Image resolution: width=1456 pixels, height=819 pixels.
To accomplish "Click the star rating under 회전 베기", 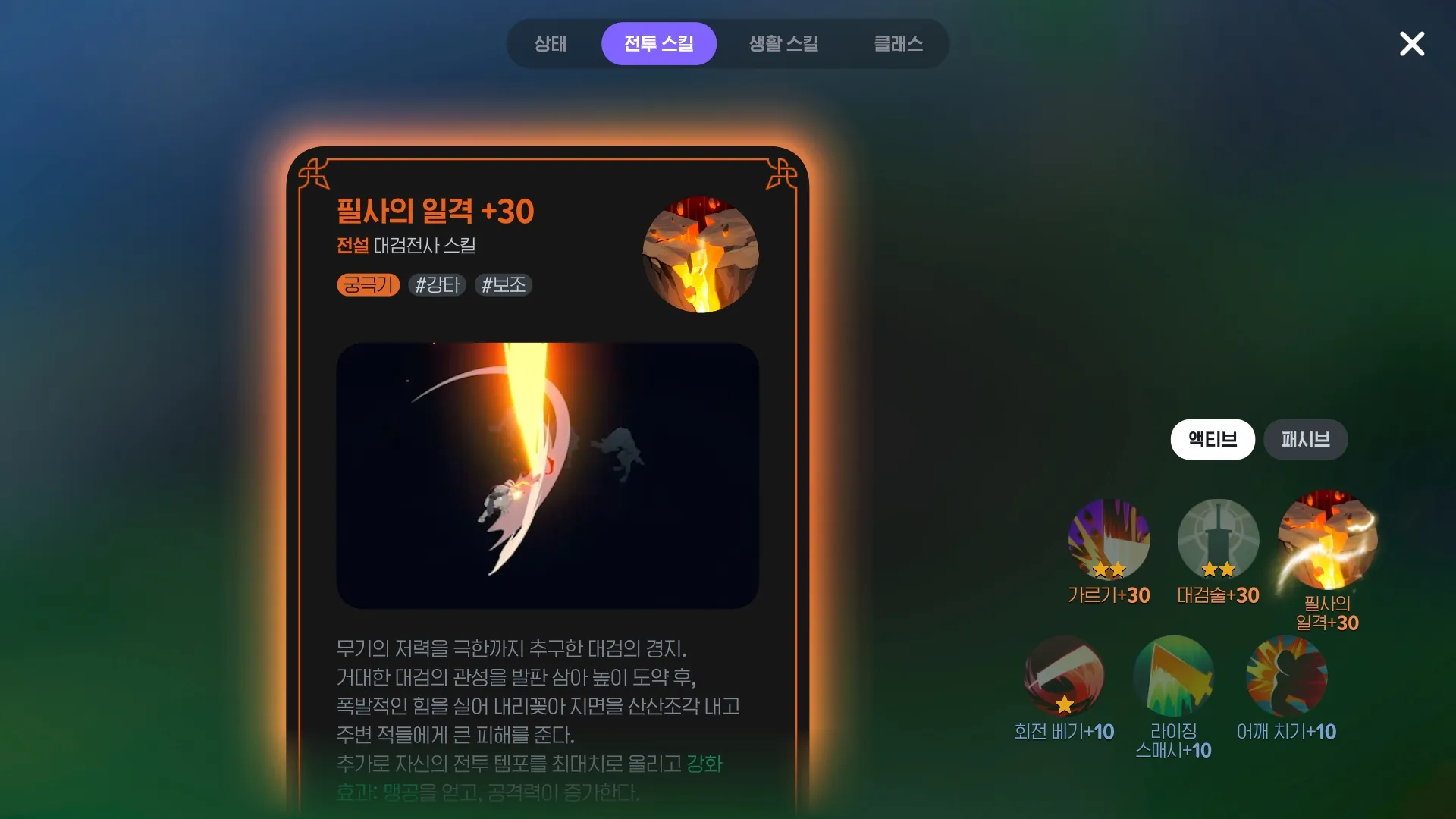I will coord(1065,705).
